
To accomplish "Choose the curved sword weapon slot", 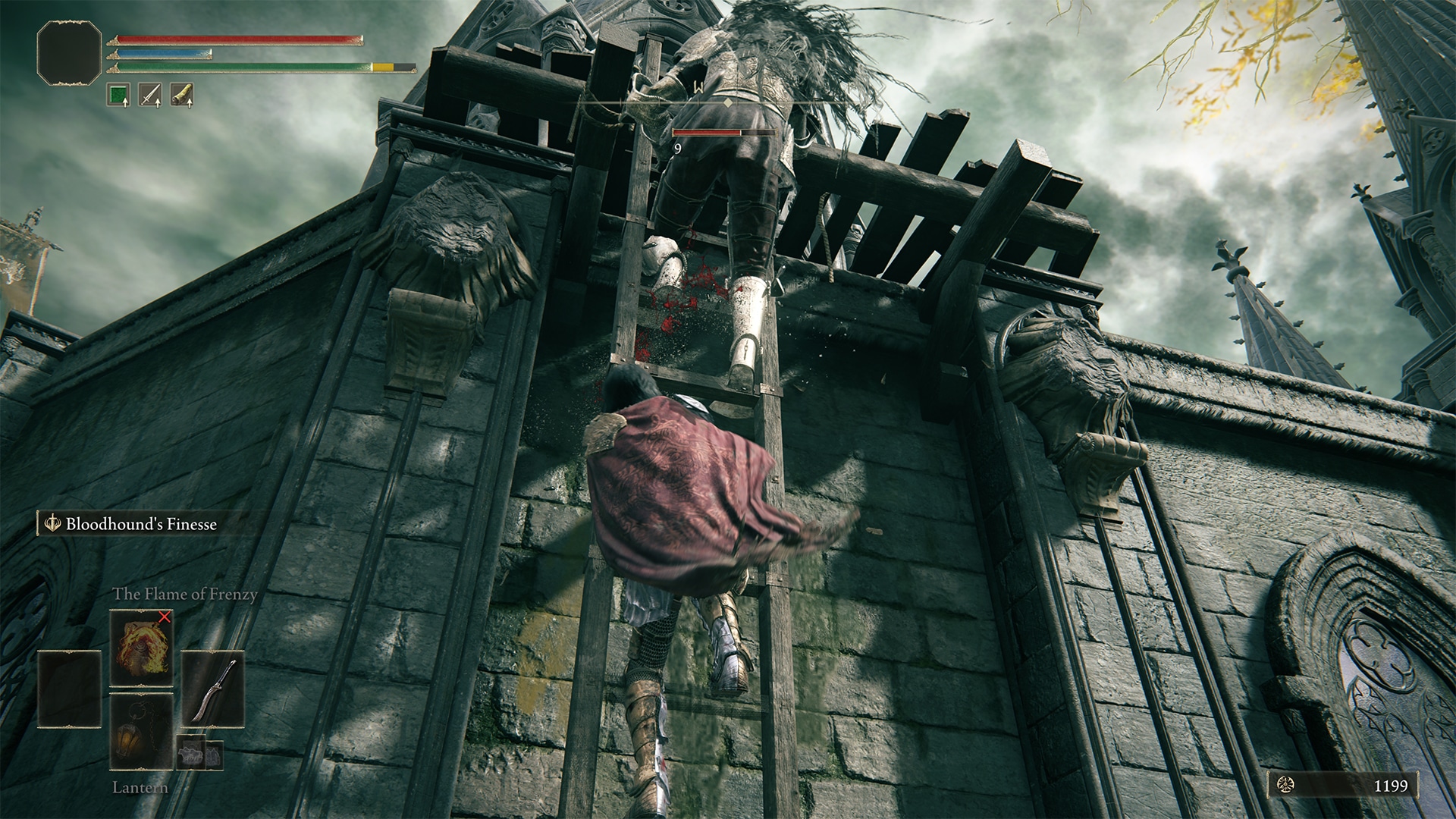I will coord(213,689).
